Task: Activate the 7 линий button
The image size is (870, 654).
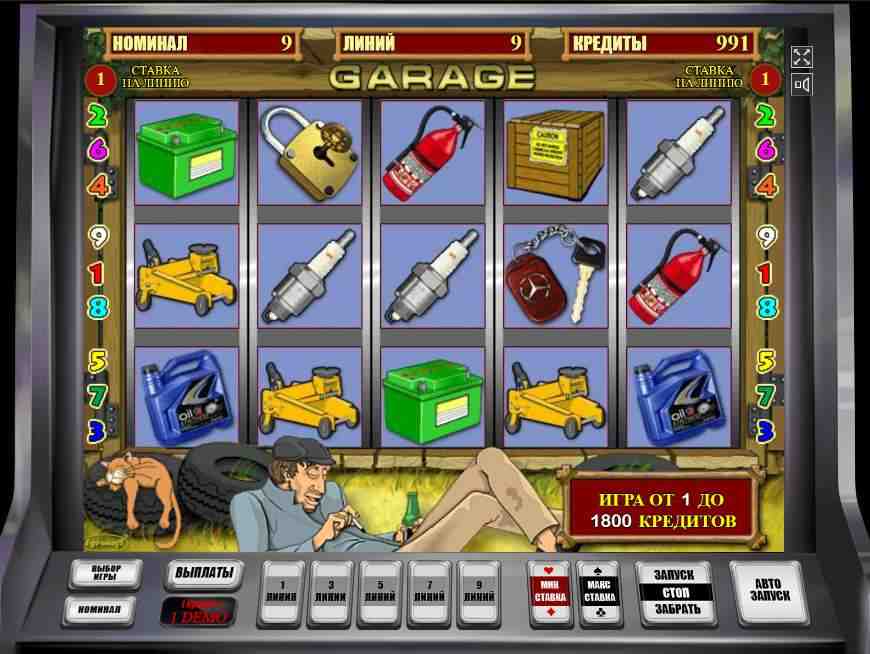Action: 429,590
